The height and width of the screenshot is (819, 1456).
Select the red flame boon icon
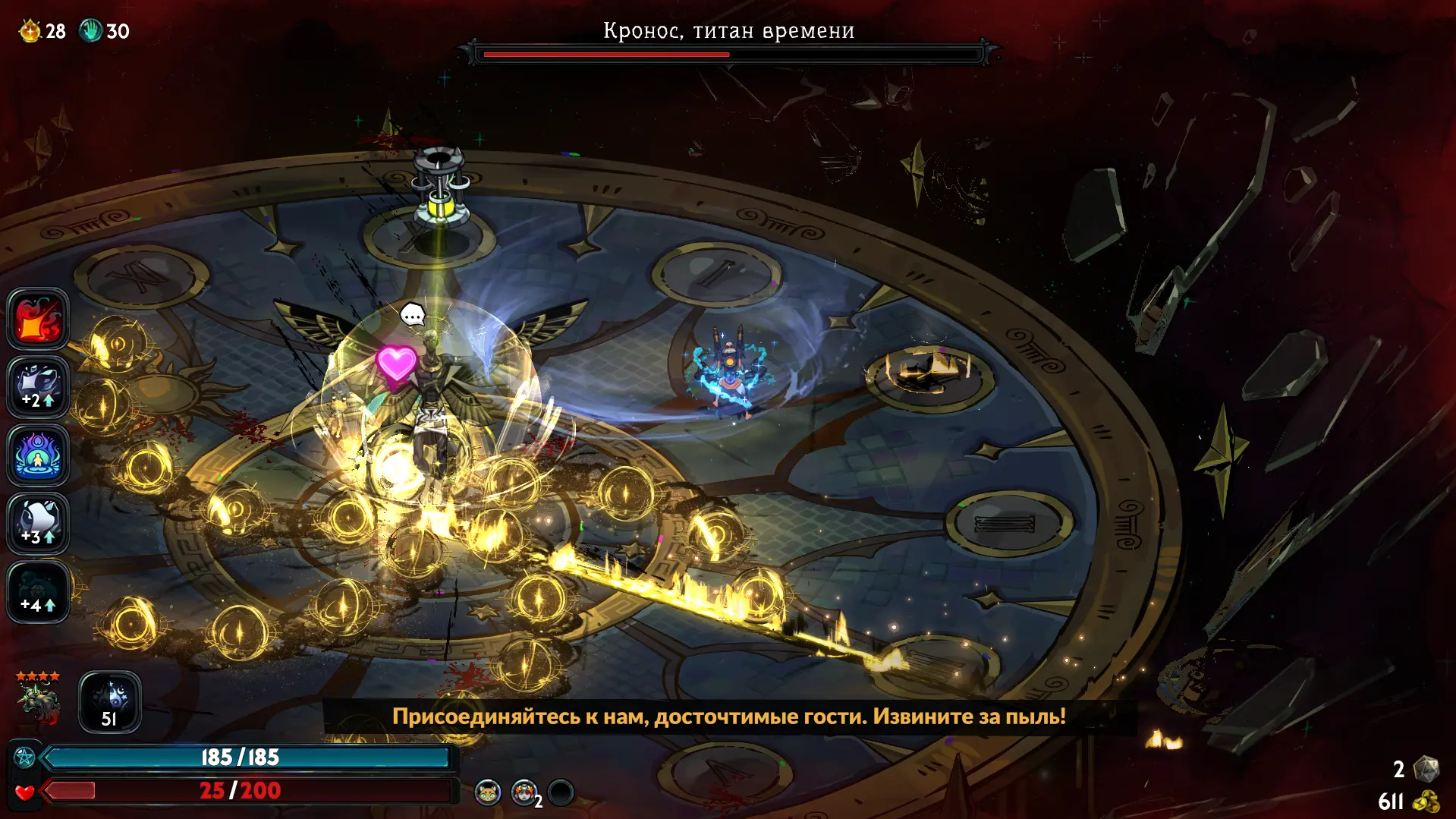coord(38,319)
